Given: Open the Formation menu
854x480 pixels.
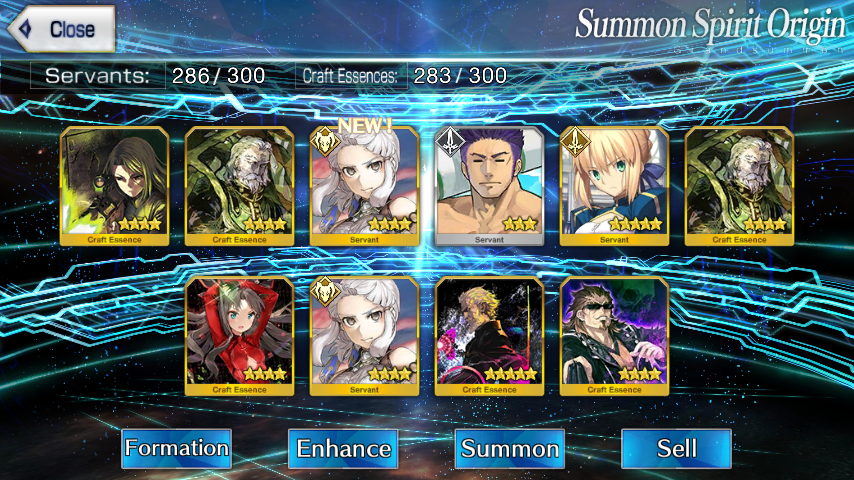Looking at the screenshot, I should [177, 449].
